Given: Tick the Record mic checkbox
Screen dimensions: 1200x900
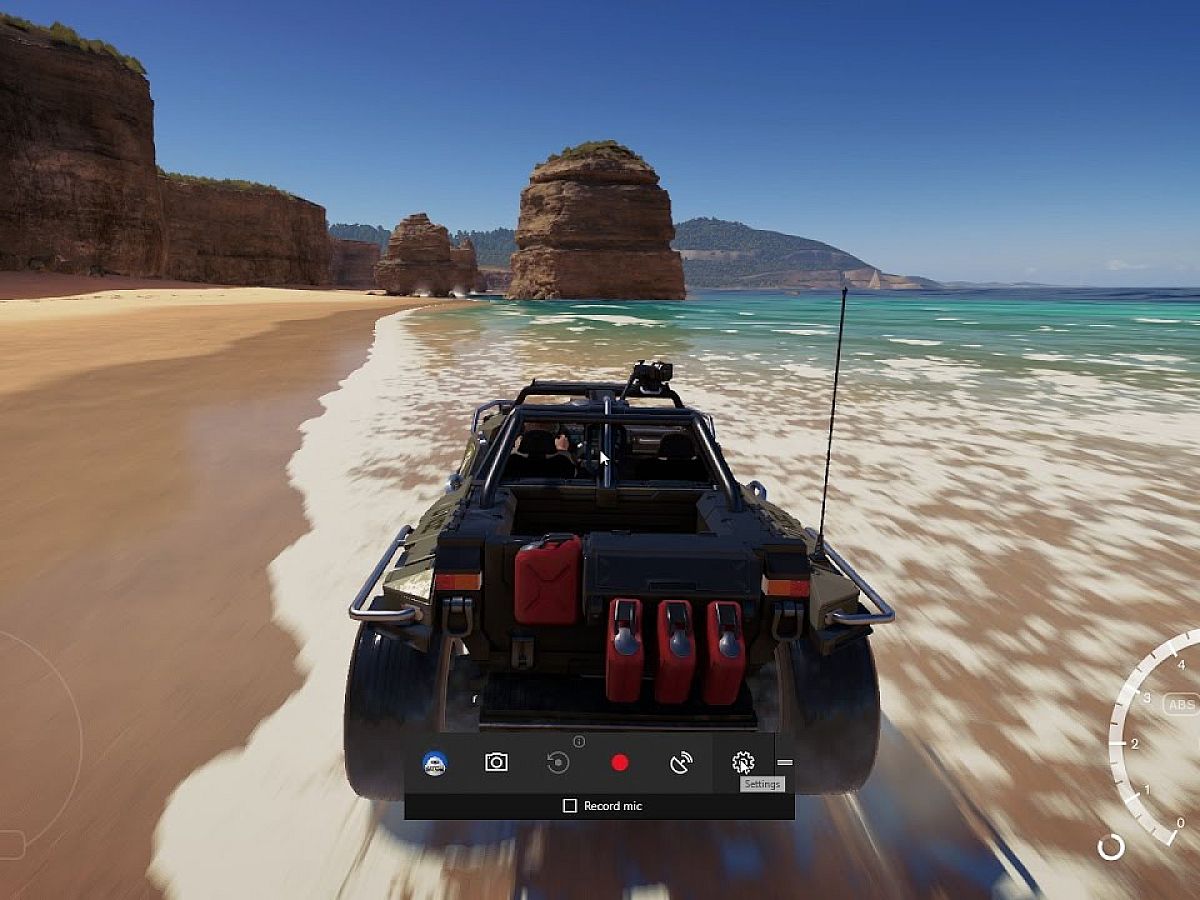Looking at the screenshot, I should [x=570, y=806].
